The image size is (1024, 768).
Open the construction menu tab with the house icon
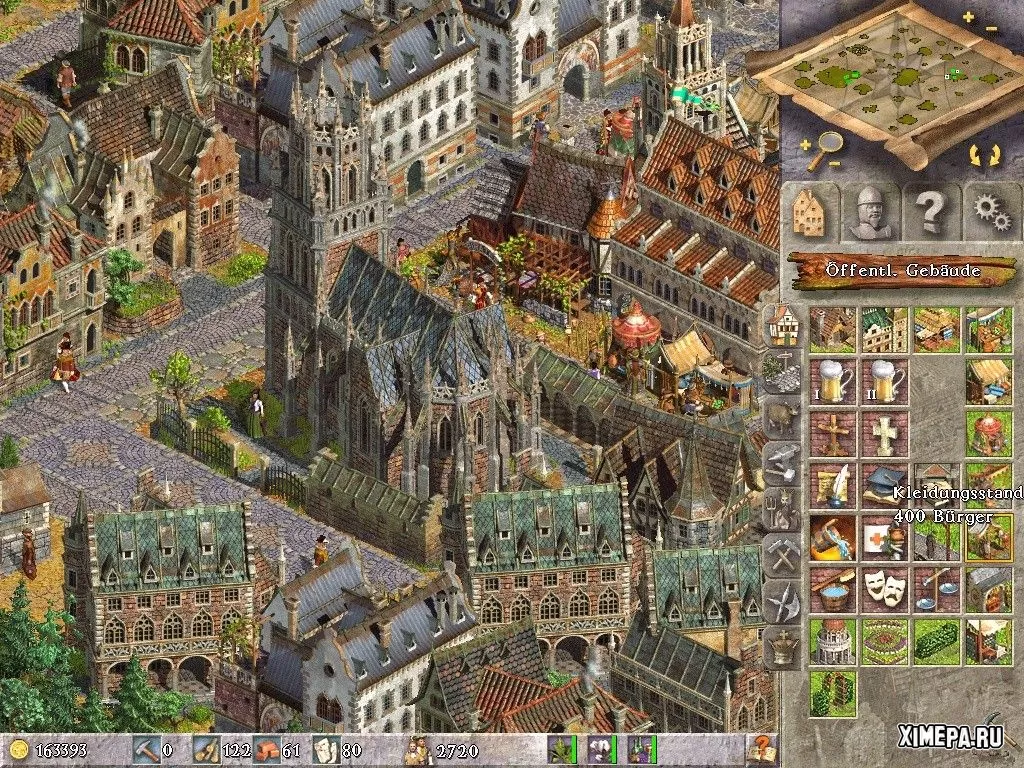(x=809, y=211)
